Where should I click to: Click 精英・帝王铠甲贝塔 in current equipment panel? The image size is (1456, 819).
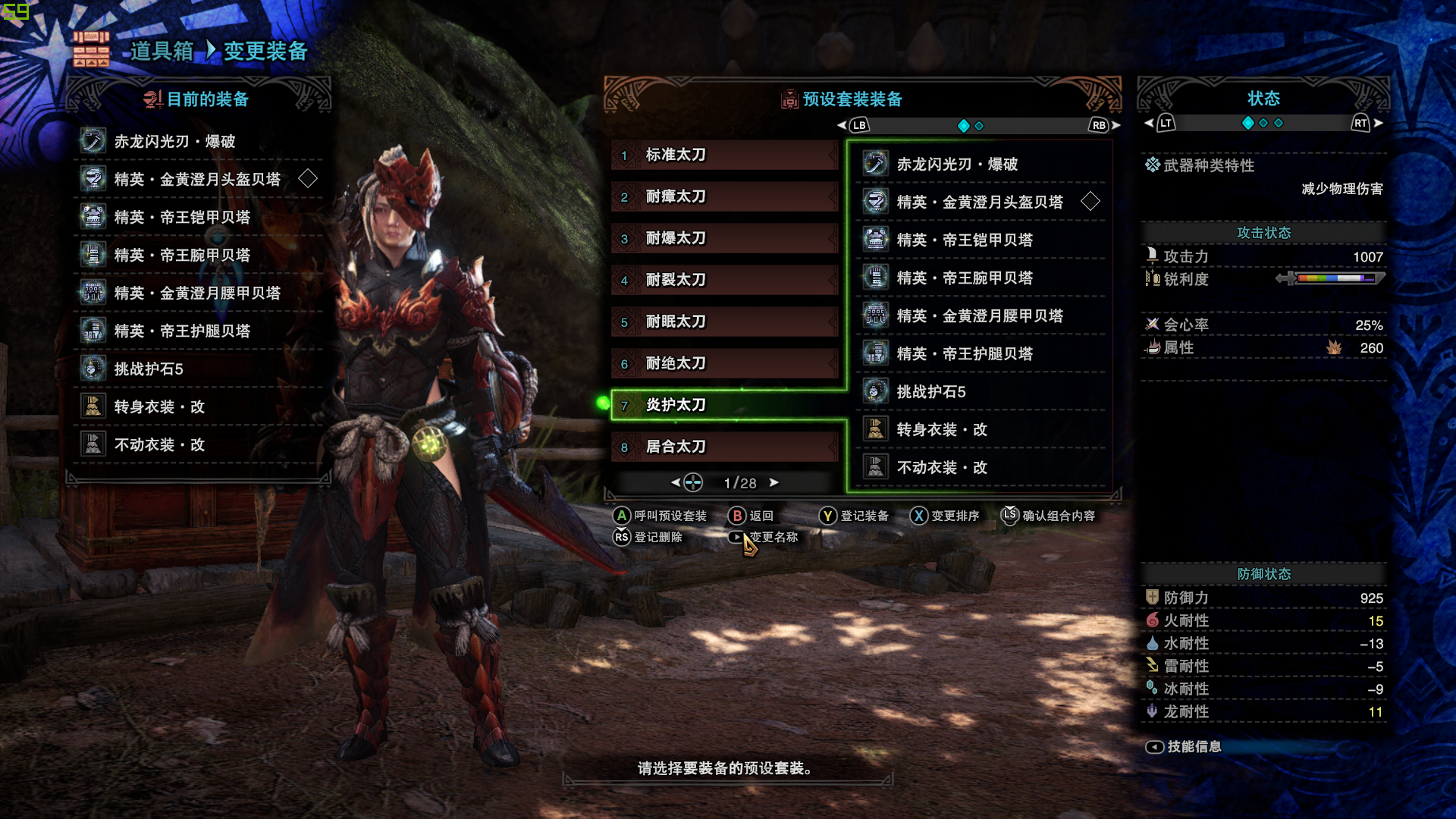pos(182,218)
